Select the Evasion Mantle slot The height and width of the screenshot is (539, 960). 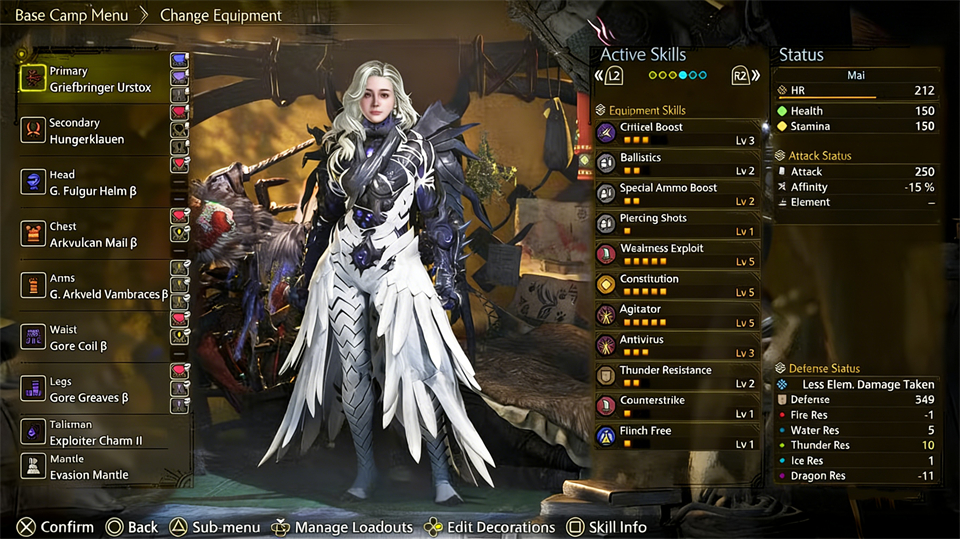(99, 467)
